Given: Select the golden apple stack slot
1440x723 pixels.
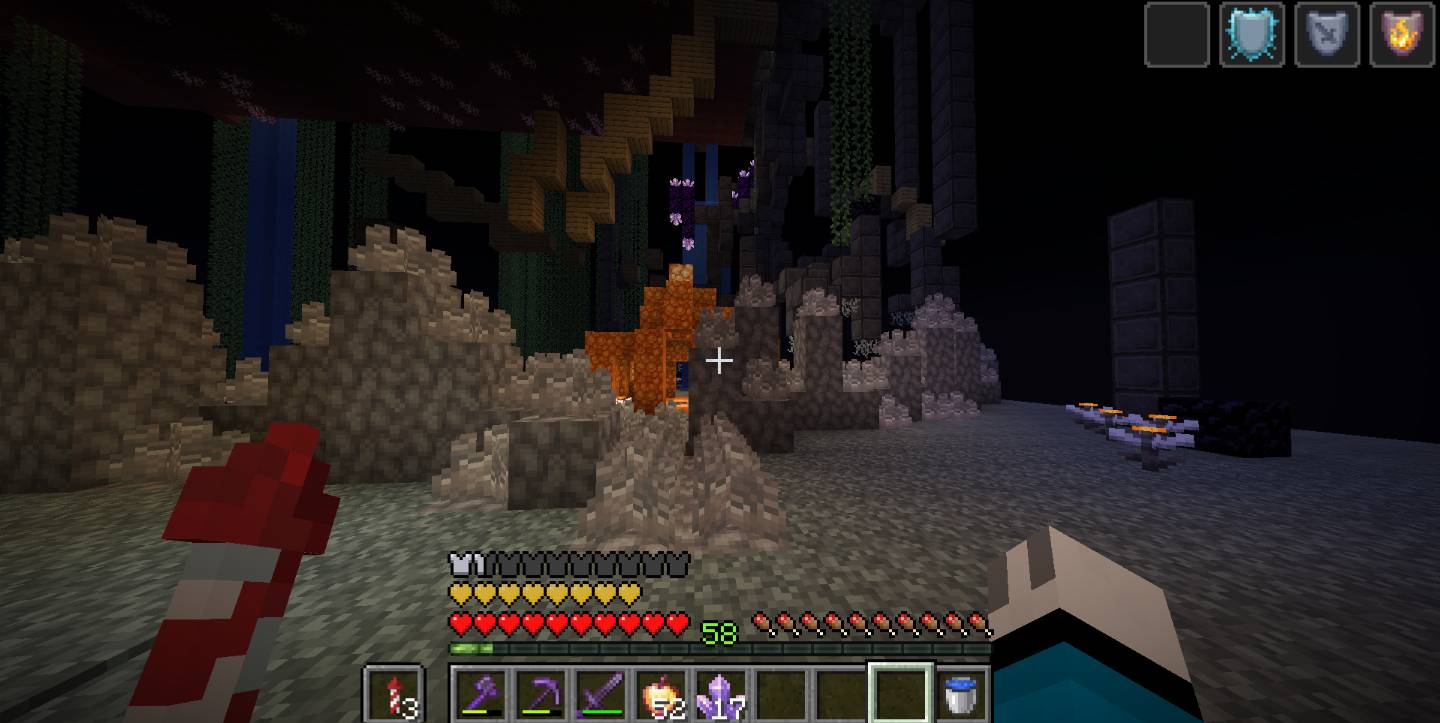Looking at the screenshot, I should pos(663,693).
